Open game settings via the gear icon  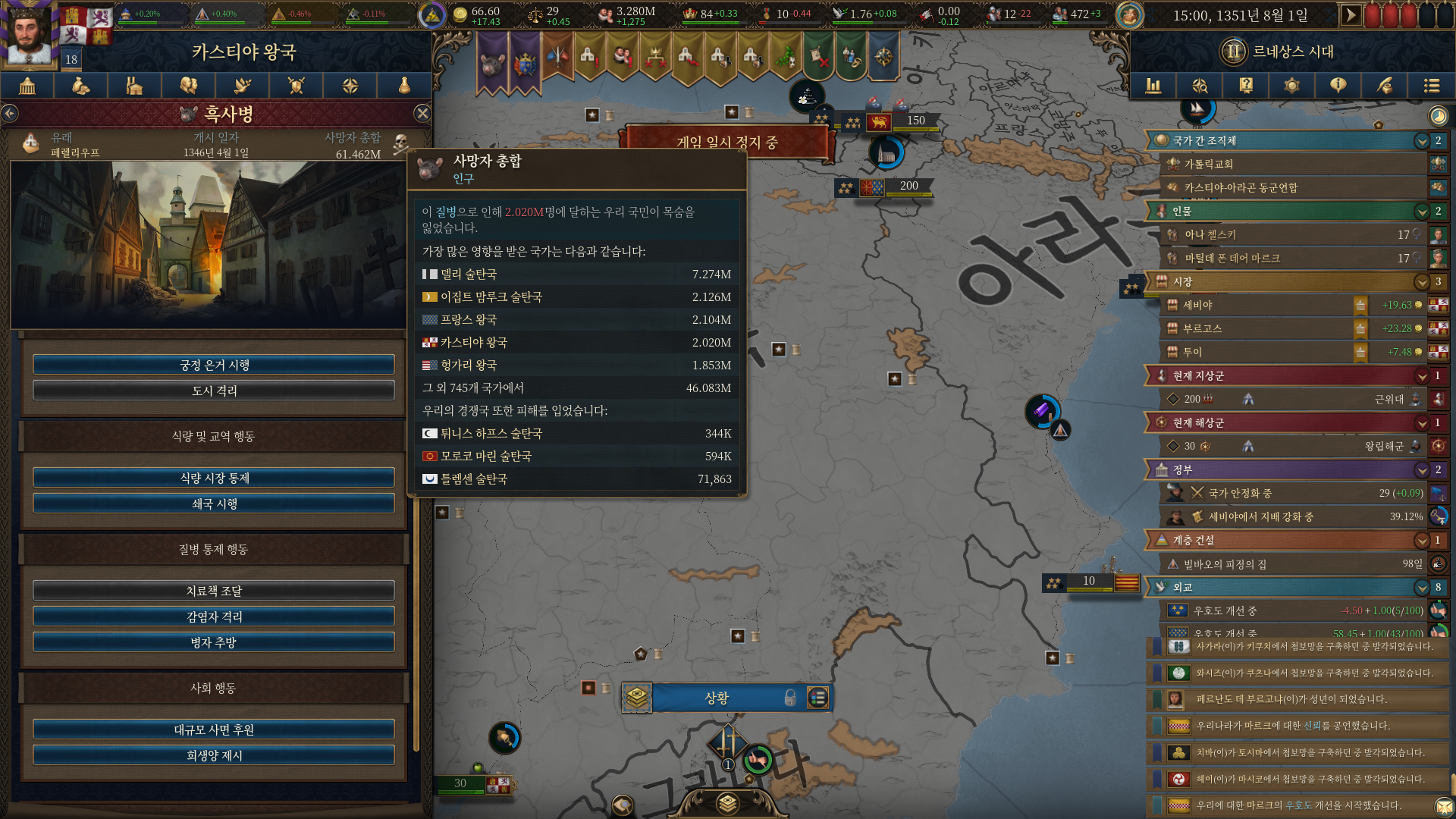tap(1291, 86)
